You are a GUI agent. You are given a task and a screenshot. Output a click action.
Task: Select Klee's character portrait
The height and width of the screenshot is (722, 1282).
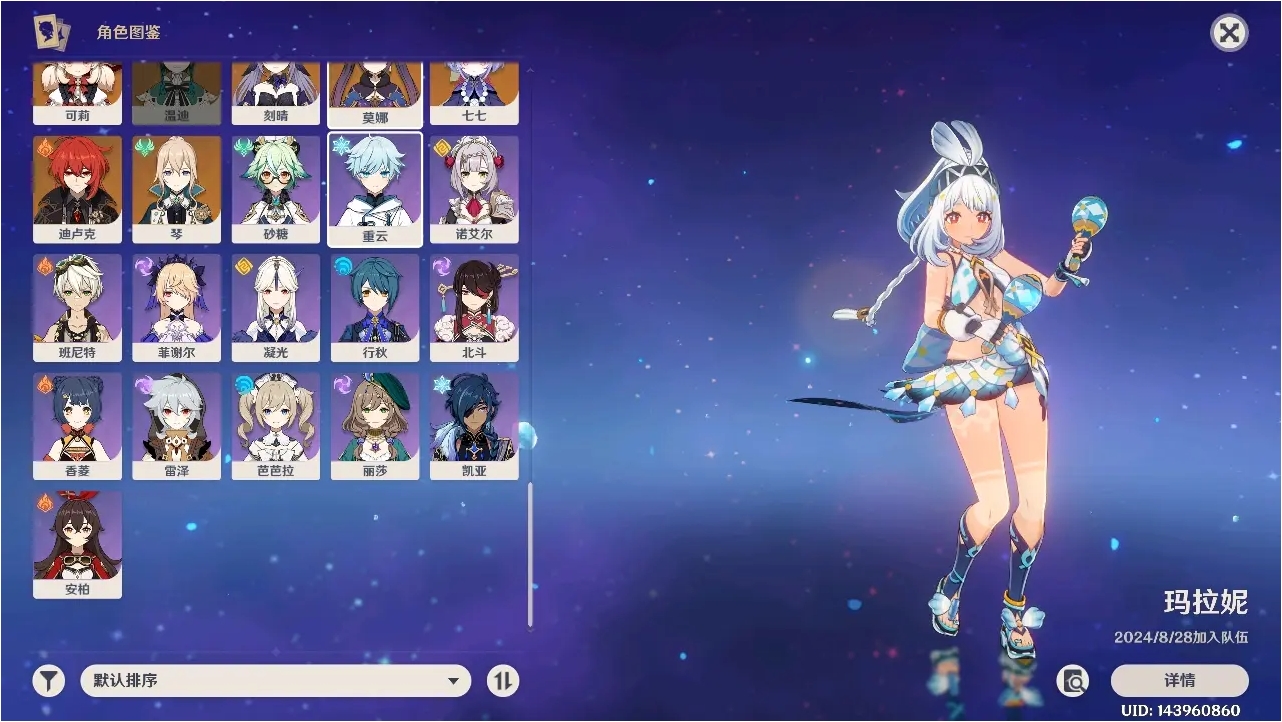click(77, 90)
